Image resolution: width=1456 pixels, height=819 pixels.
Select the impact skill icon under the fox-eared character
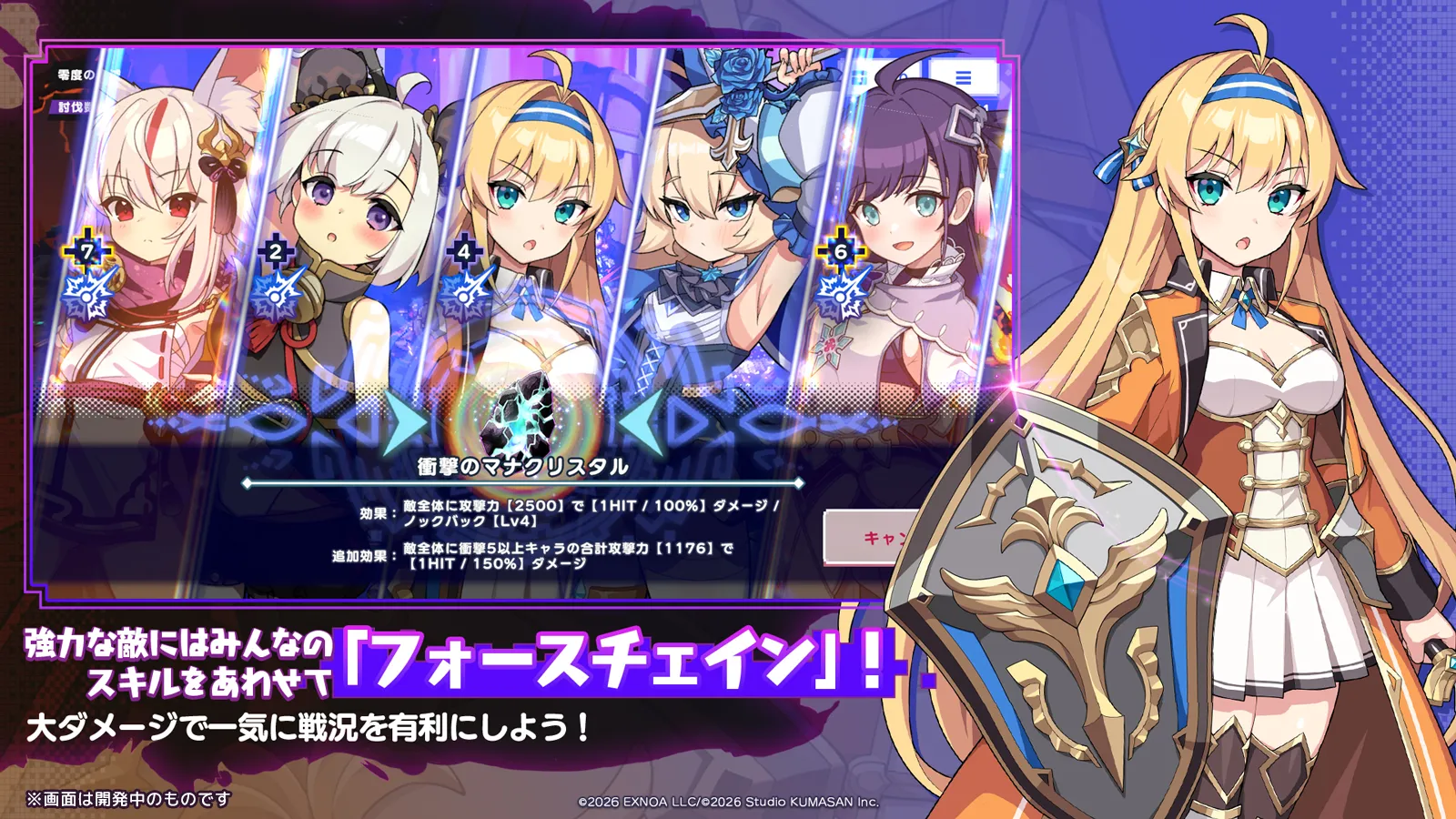point(86,296)
